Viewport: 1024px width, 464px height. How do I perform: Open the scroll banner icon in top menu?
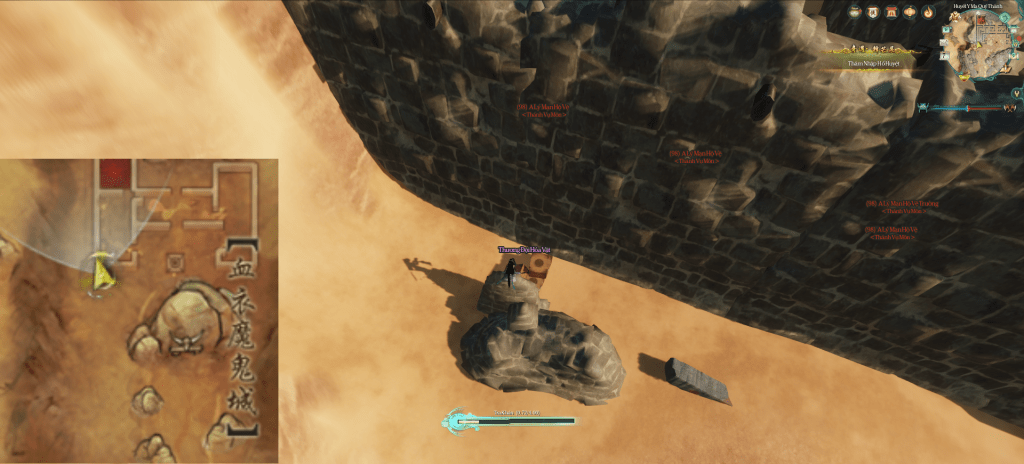tap(873, 12)
